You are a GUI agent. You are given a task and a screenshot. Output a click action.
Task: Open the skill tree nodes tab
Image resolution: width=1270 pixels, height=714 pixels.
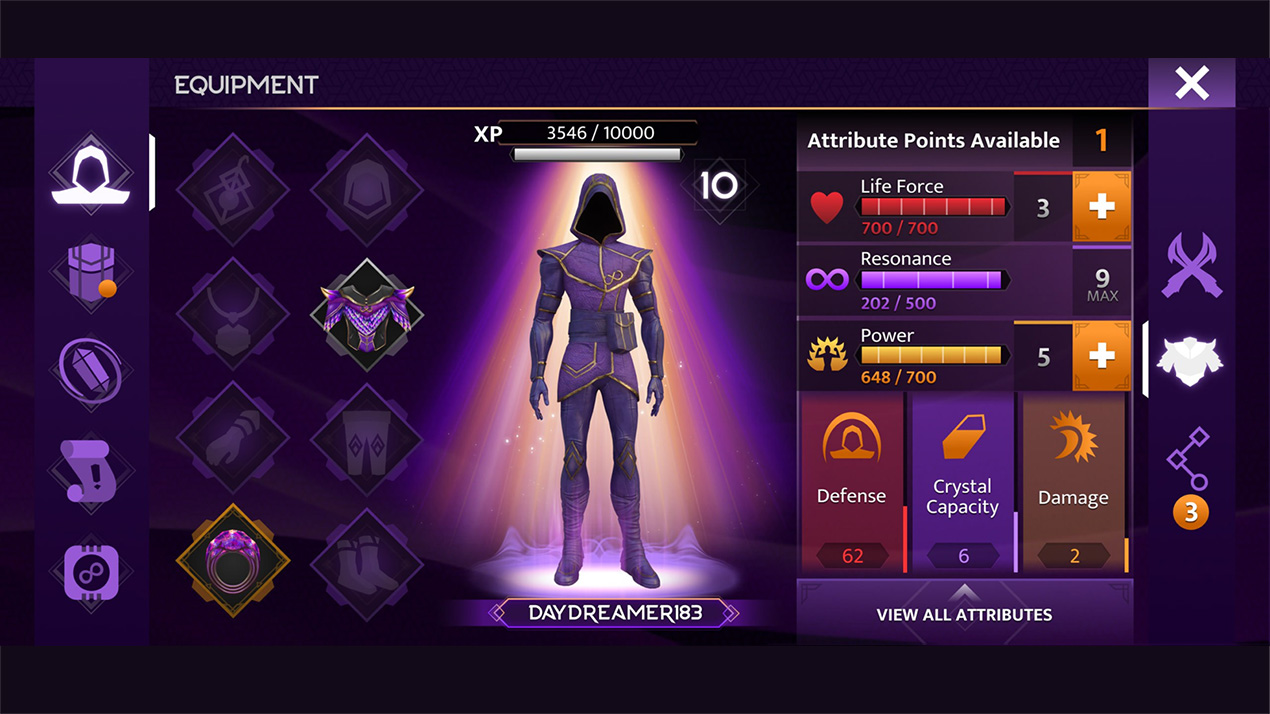point(1189,460)
